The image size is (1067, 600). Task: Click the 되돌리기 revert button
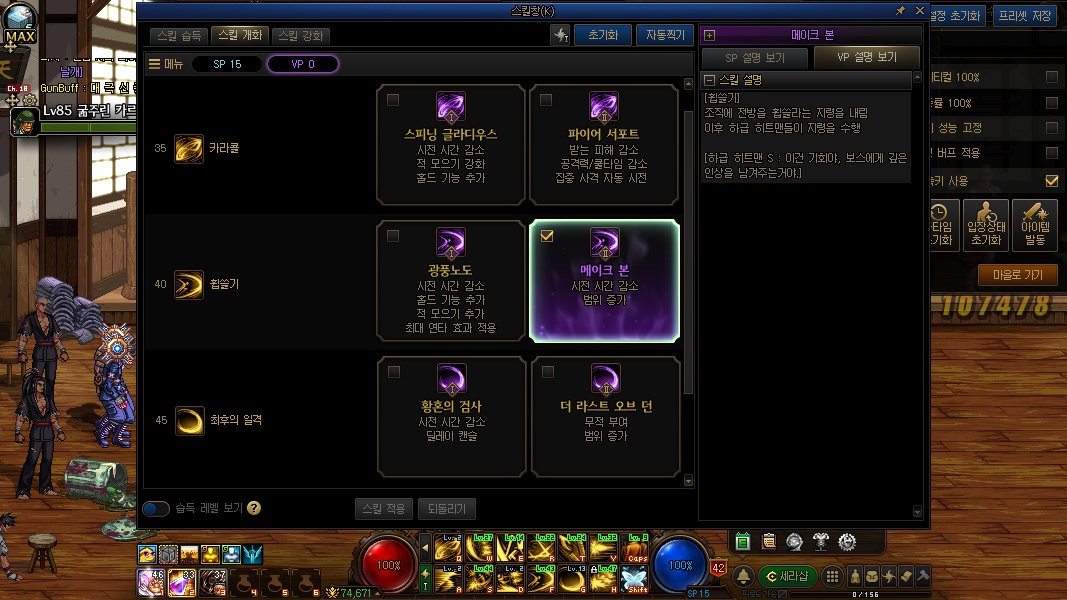pyautogui.click(x=446, y=508)
